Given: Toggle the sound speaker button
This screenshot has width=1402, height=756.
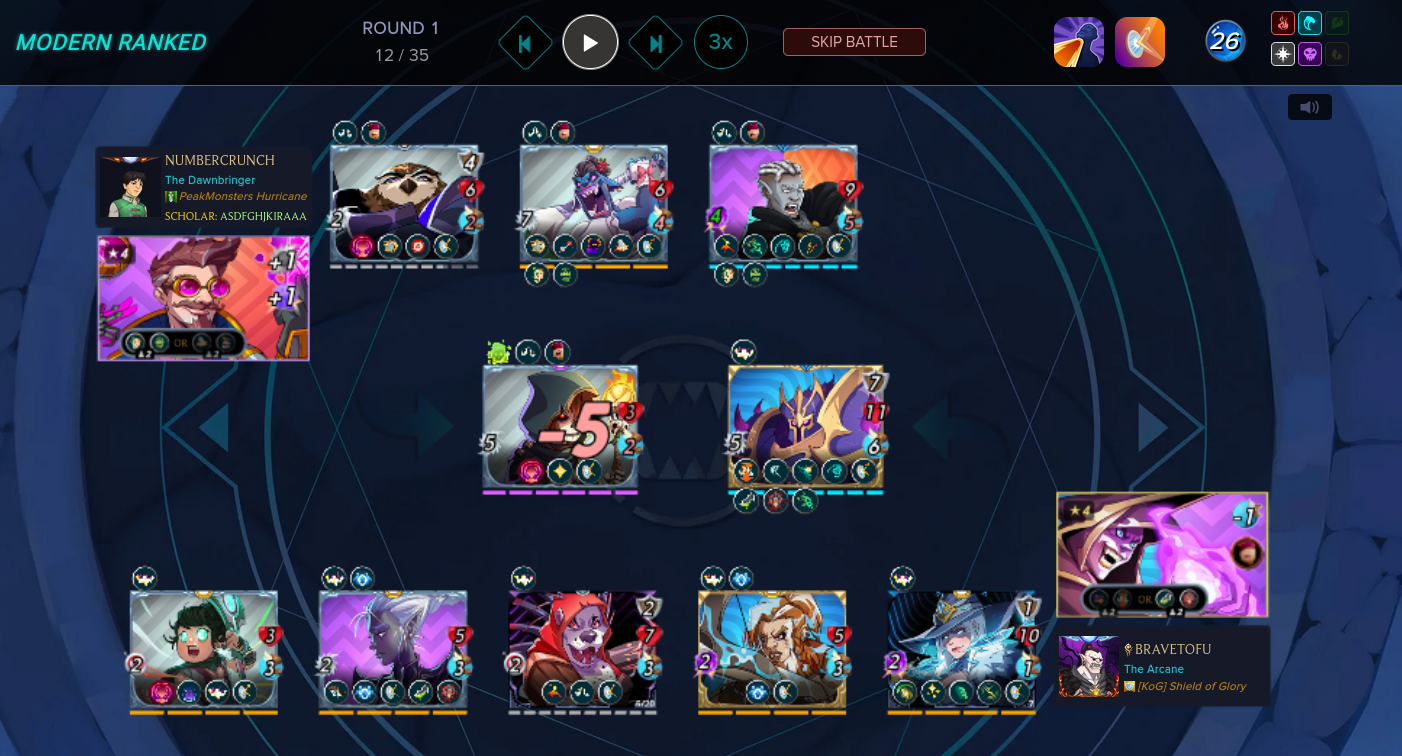Looking at the screenshot, I should pos(1309,107).
